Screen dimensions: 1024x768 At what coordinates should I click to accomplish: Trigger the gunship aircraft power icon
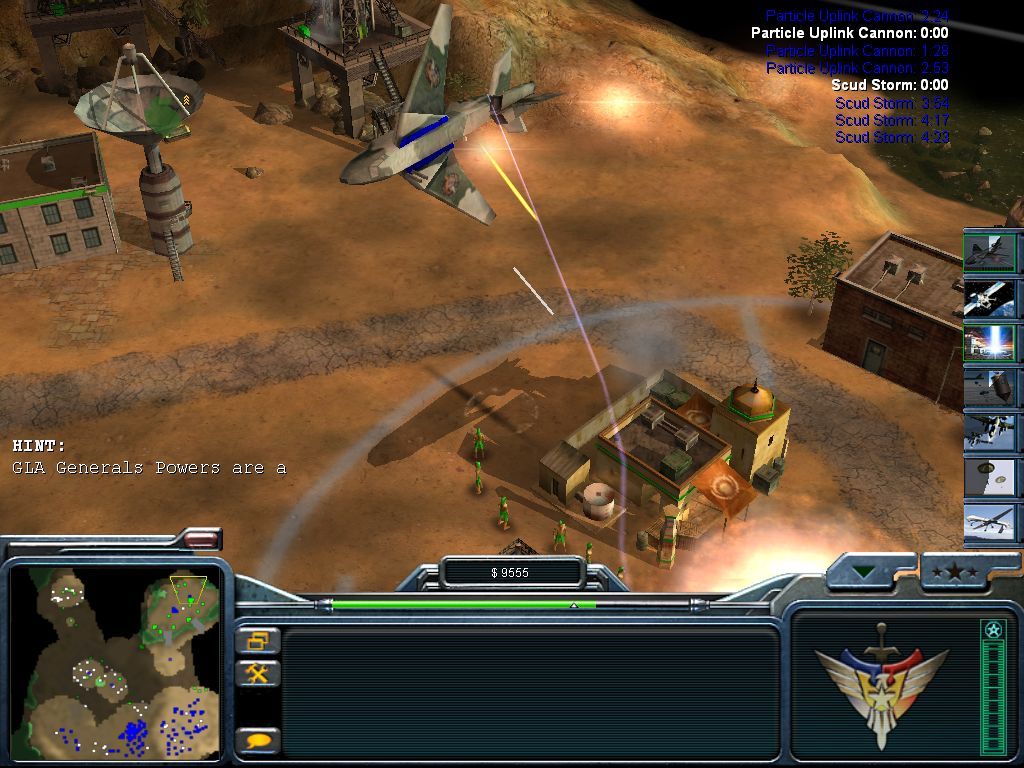[x=990, y=433]
